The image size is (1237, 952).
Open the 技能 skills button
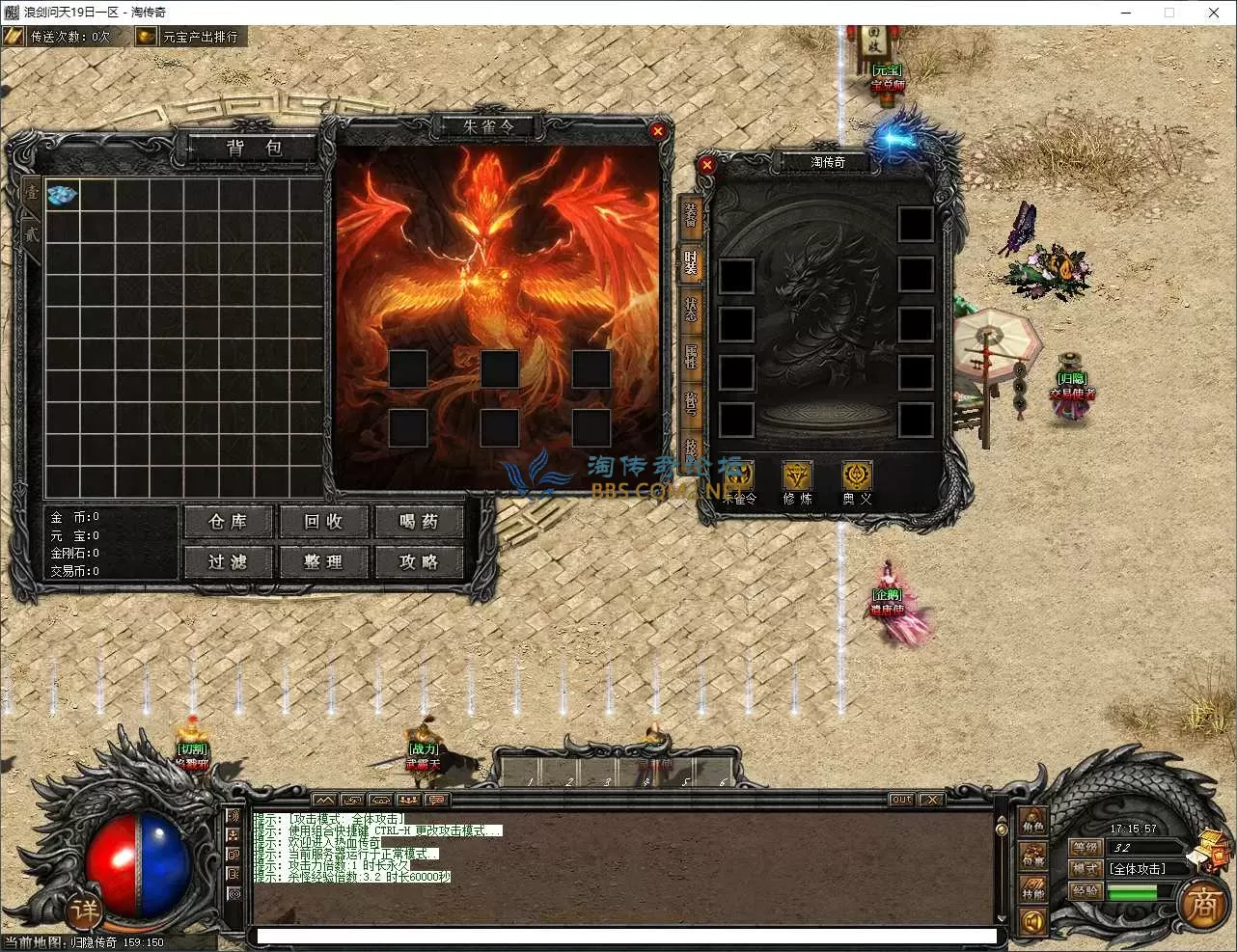click(1033, 888)
